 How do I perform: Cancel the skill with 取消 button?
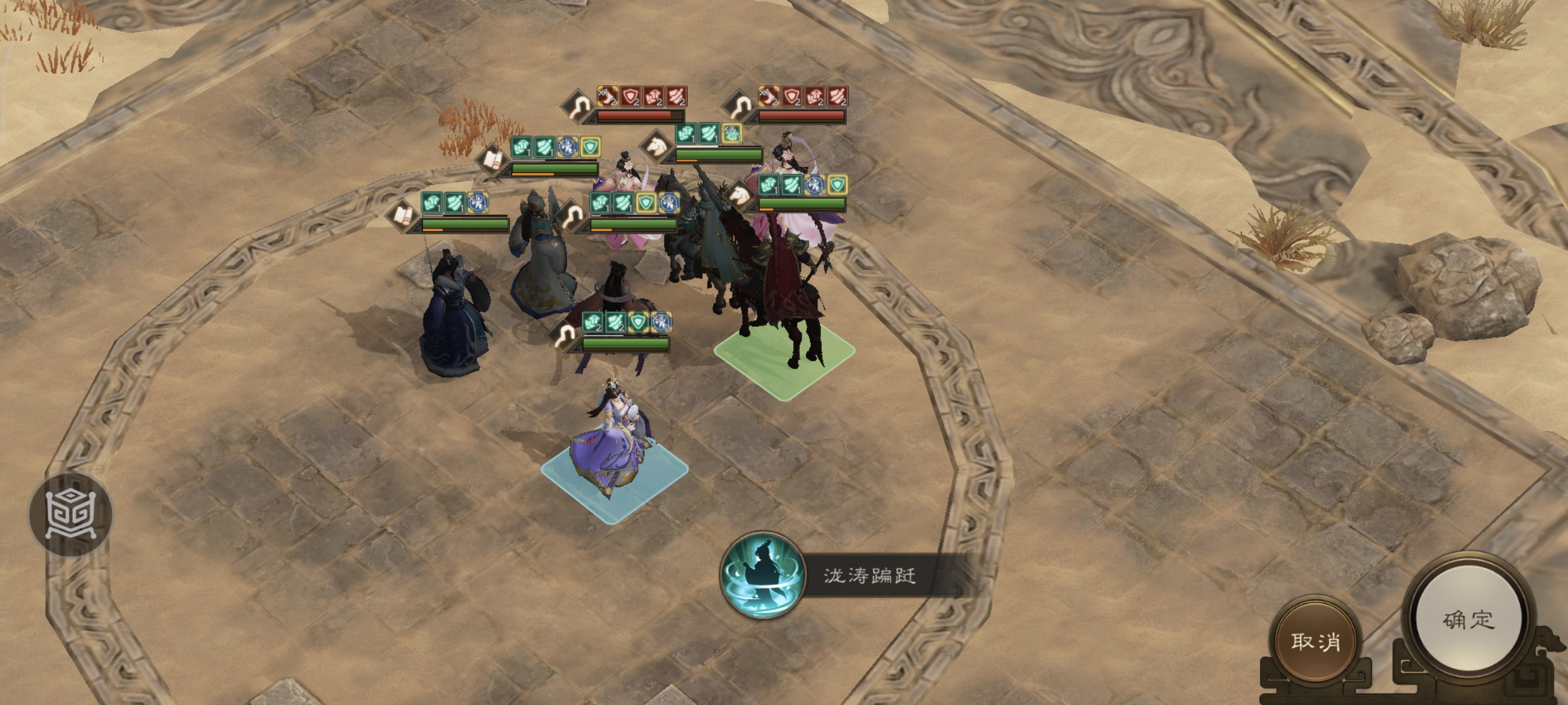[x=1315, y=640]
